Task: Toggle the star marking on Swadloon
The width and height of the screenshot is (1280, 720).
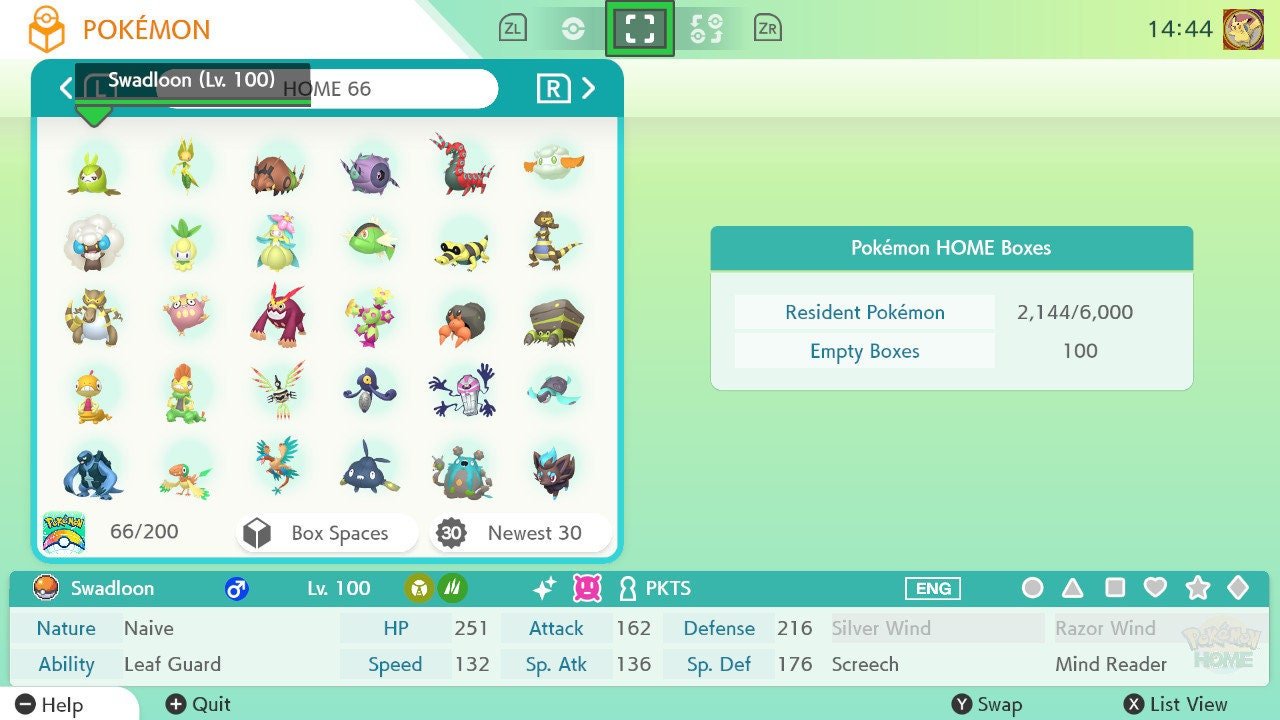Action: click(x=1198, y=588)
